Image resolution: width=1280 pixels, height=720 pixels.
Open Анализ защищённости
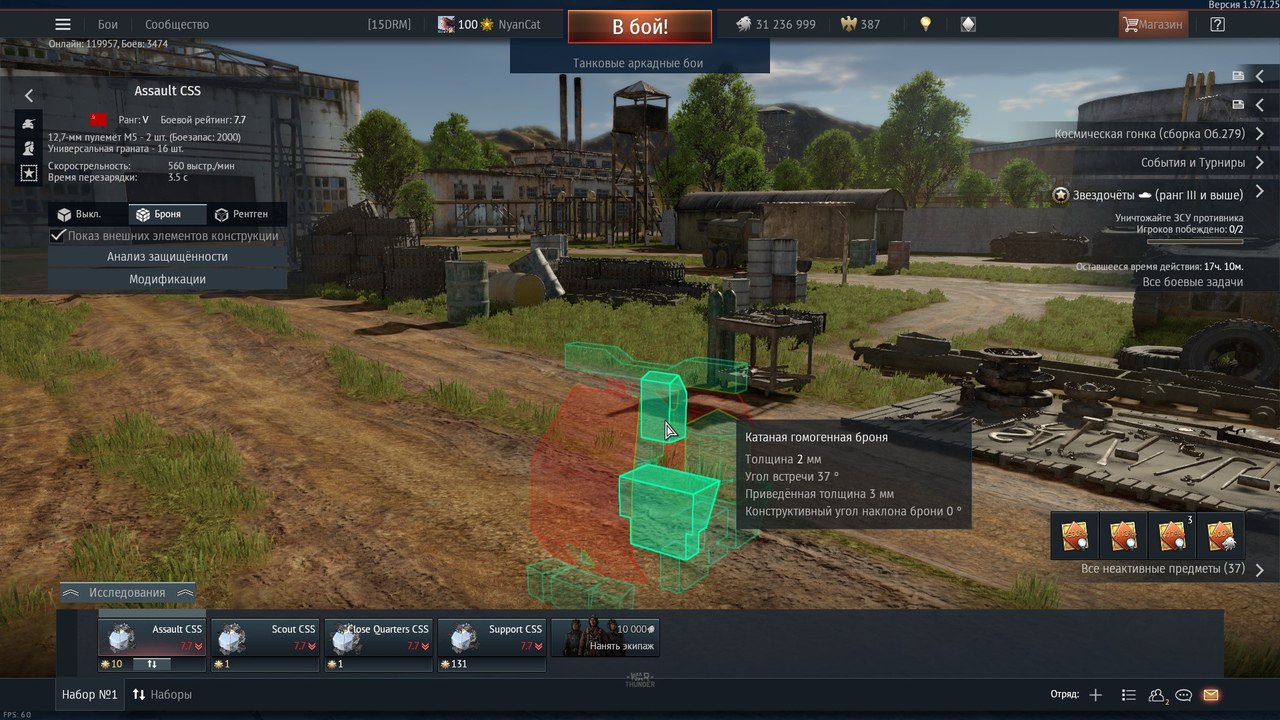pos(167,257)
